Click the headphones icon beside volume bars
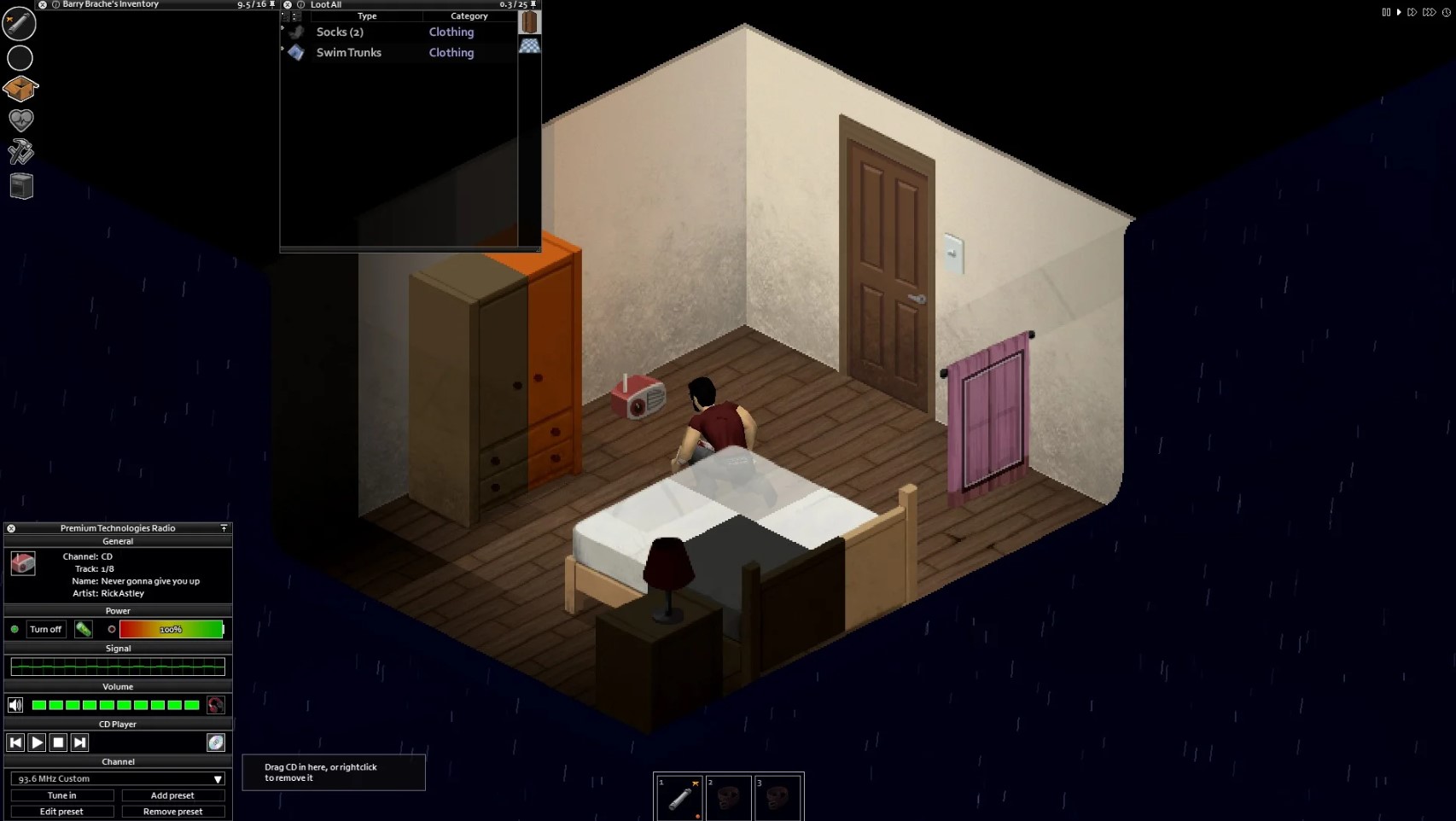 [216, 705]
